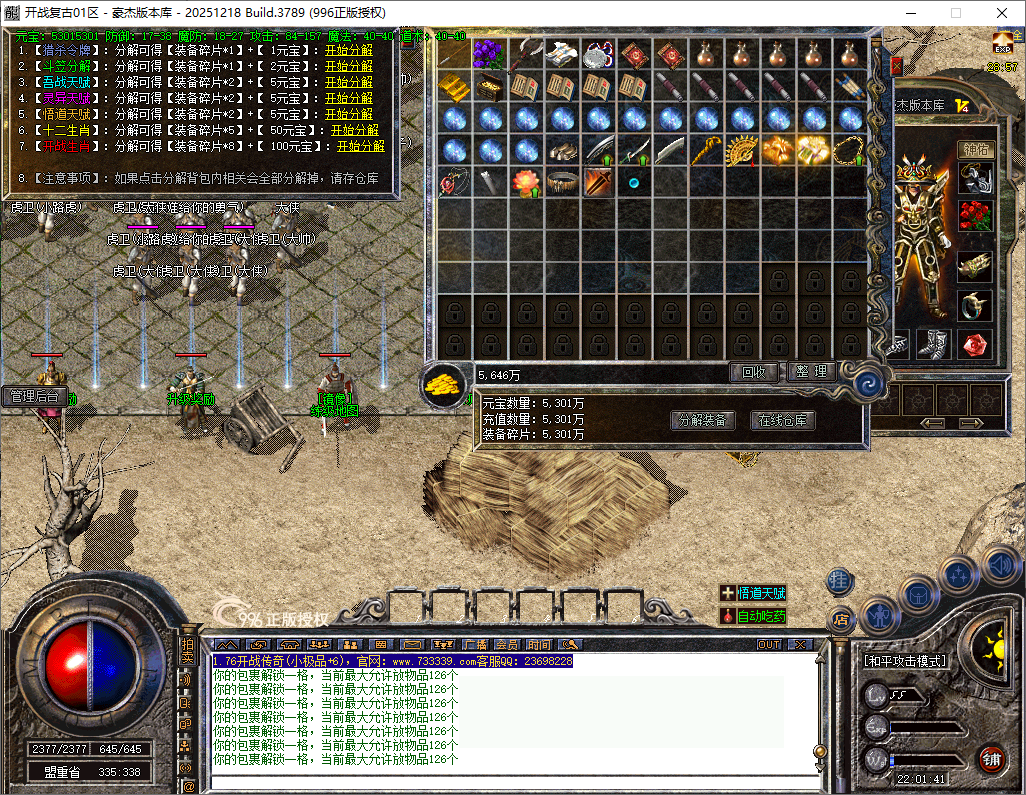This screenshot has height=795, width=1026.
Task: Open the 铺 shop button
Action: point(991,758)
